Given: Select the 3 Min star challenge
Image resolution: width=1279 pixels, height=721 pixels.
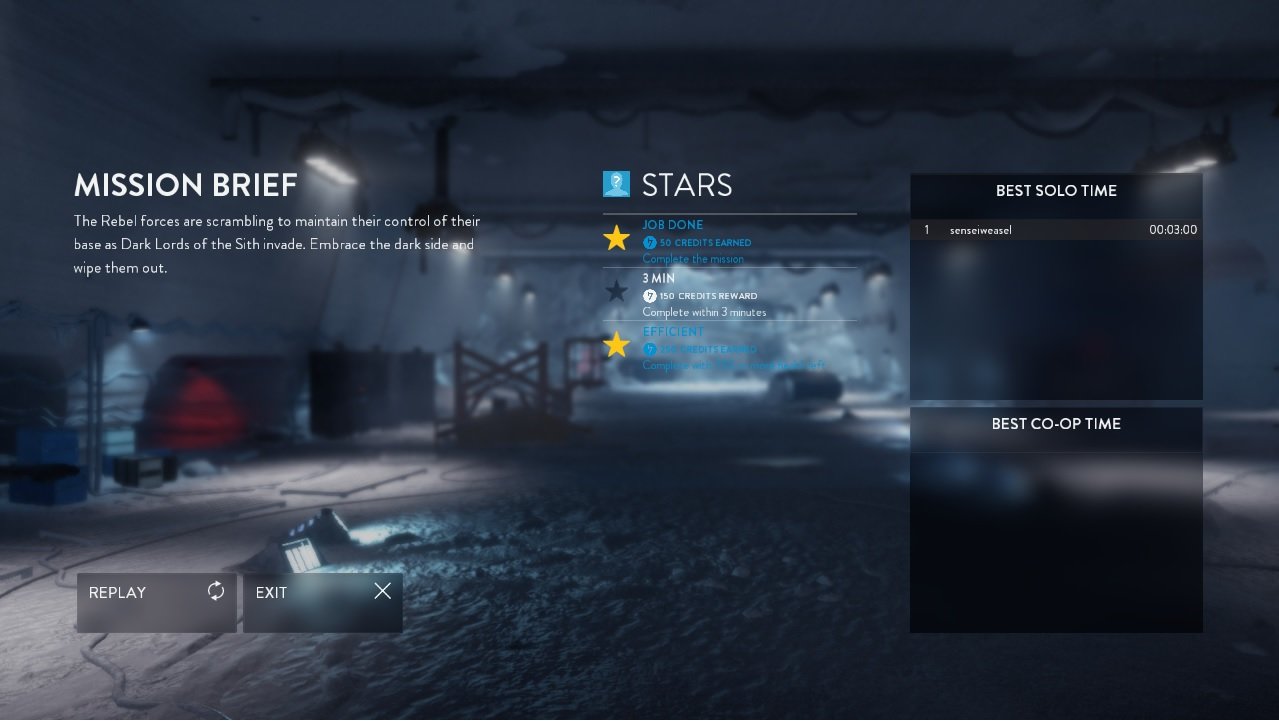Looking at the screenshot, I should [729, 295].
